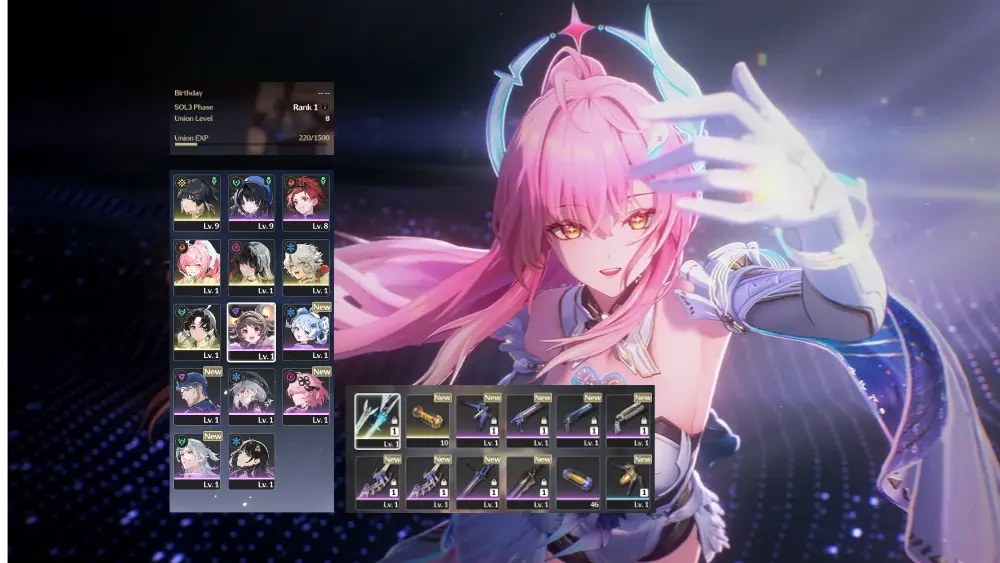Image resolution: width=1000 pixels, height=563 pixels.
Task: Choose the golden gauntlets weapon slot
Action: click(628, 482)
